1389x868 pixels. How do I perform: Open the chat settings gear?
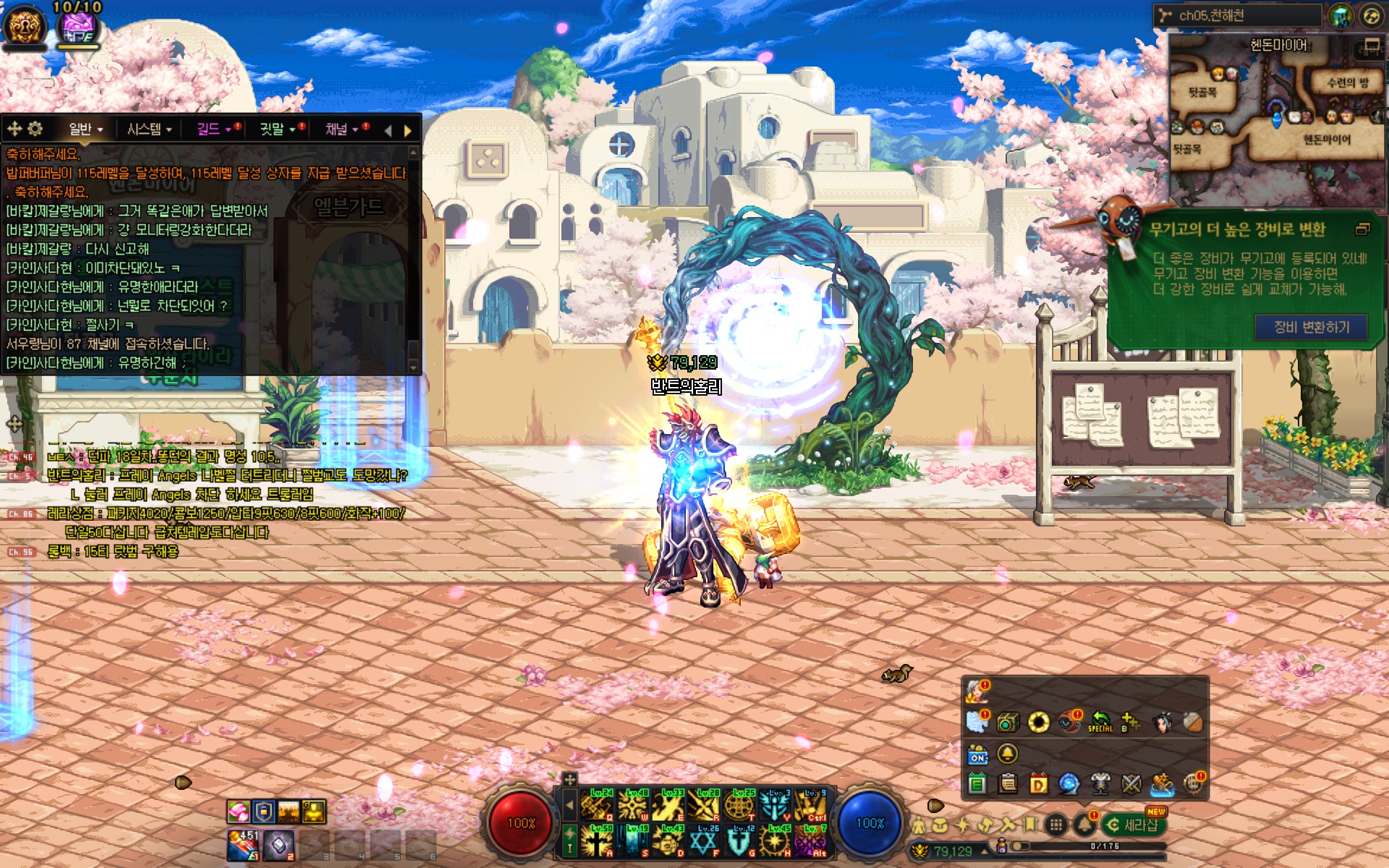(x=35, y=129)
